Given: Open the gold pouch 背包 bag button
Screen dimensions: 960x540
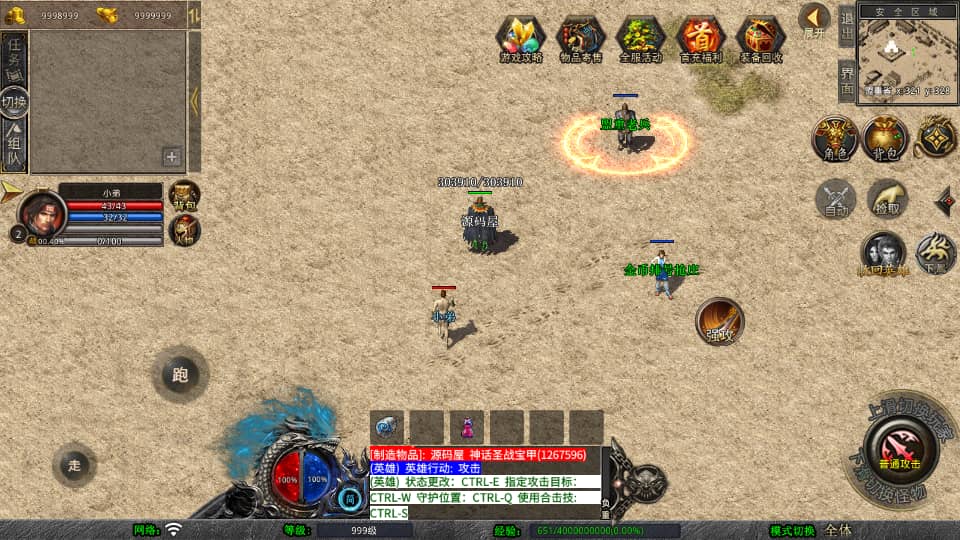Looking at the screenshot, I should [x=885, y=139].
